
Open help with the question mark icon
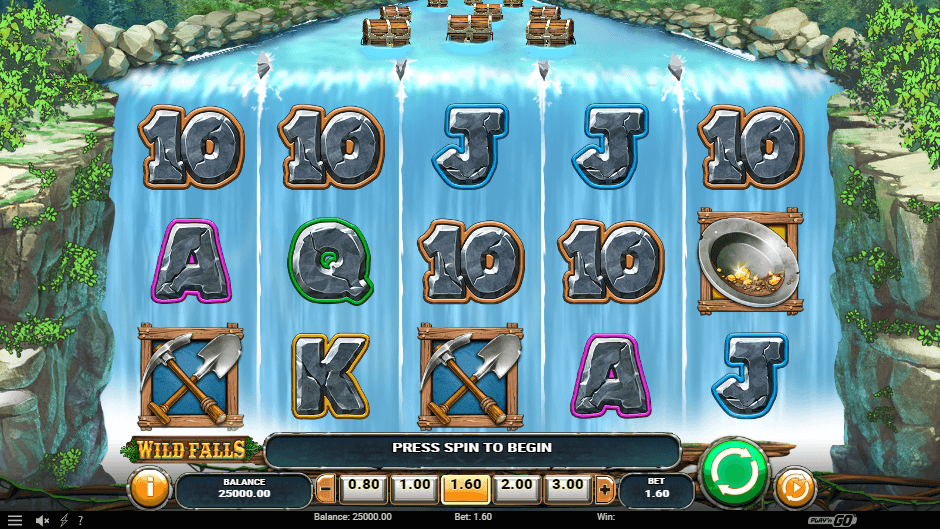[79, 520]
